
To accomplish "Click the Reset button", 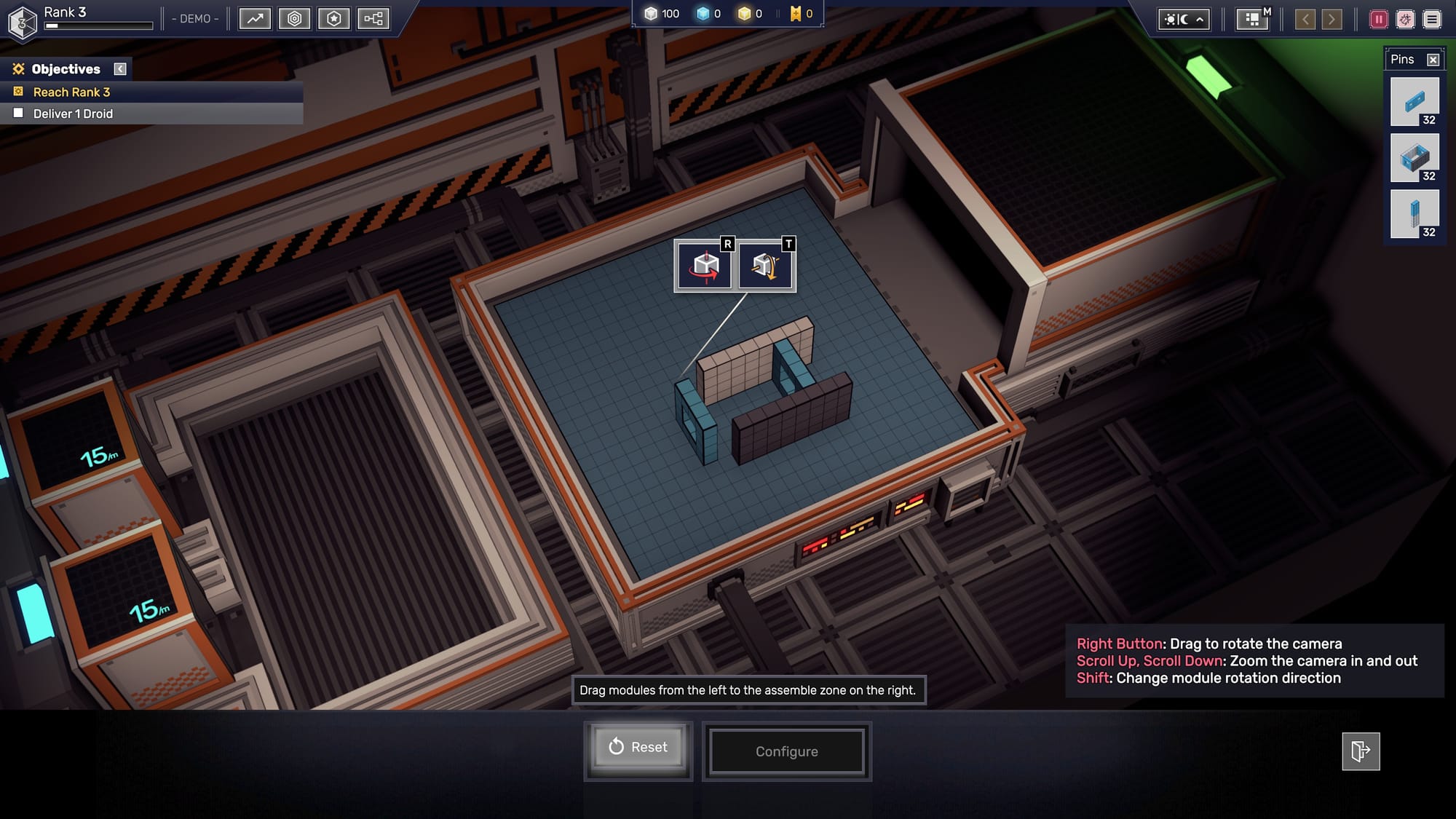I will click(x=638, y=747).
